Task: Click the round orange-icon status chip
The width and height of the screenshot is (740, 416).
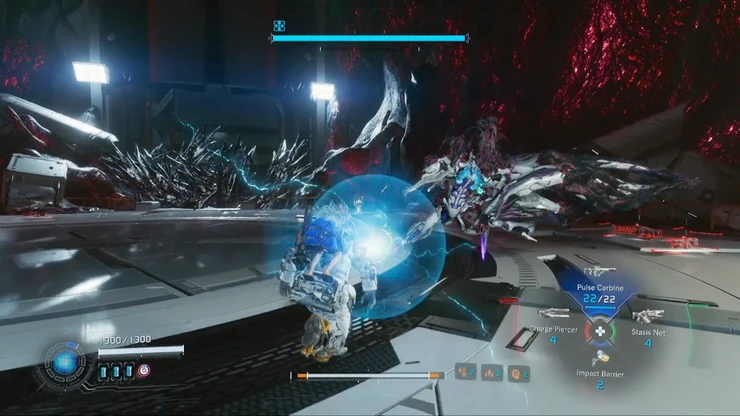Action: (x=519, y=374)
